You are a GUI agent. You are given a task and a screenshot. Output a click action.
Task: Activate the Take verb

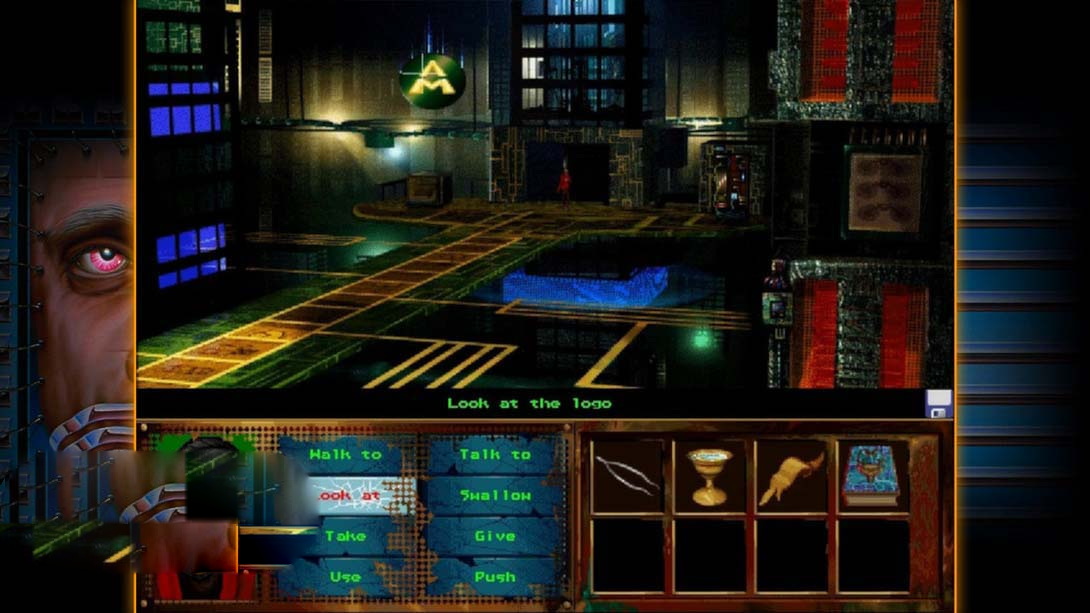[345, 536]
